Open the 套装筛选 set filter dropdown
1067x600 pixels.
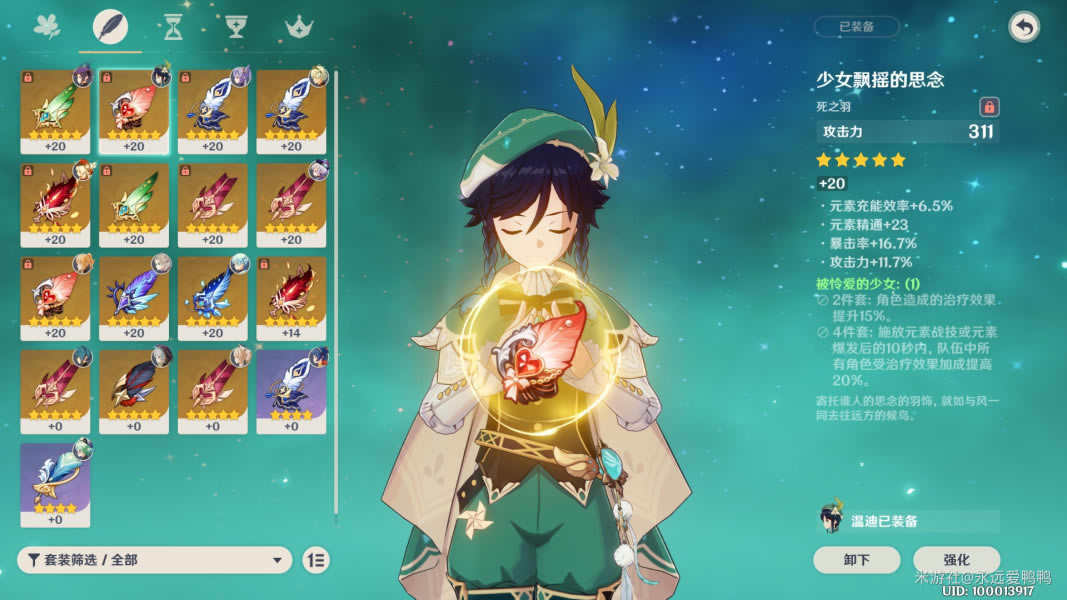(155, 560)
